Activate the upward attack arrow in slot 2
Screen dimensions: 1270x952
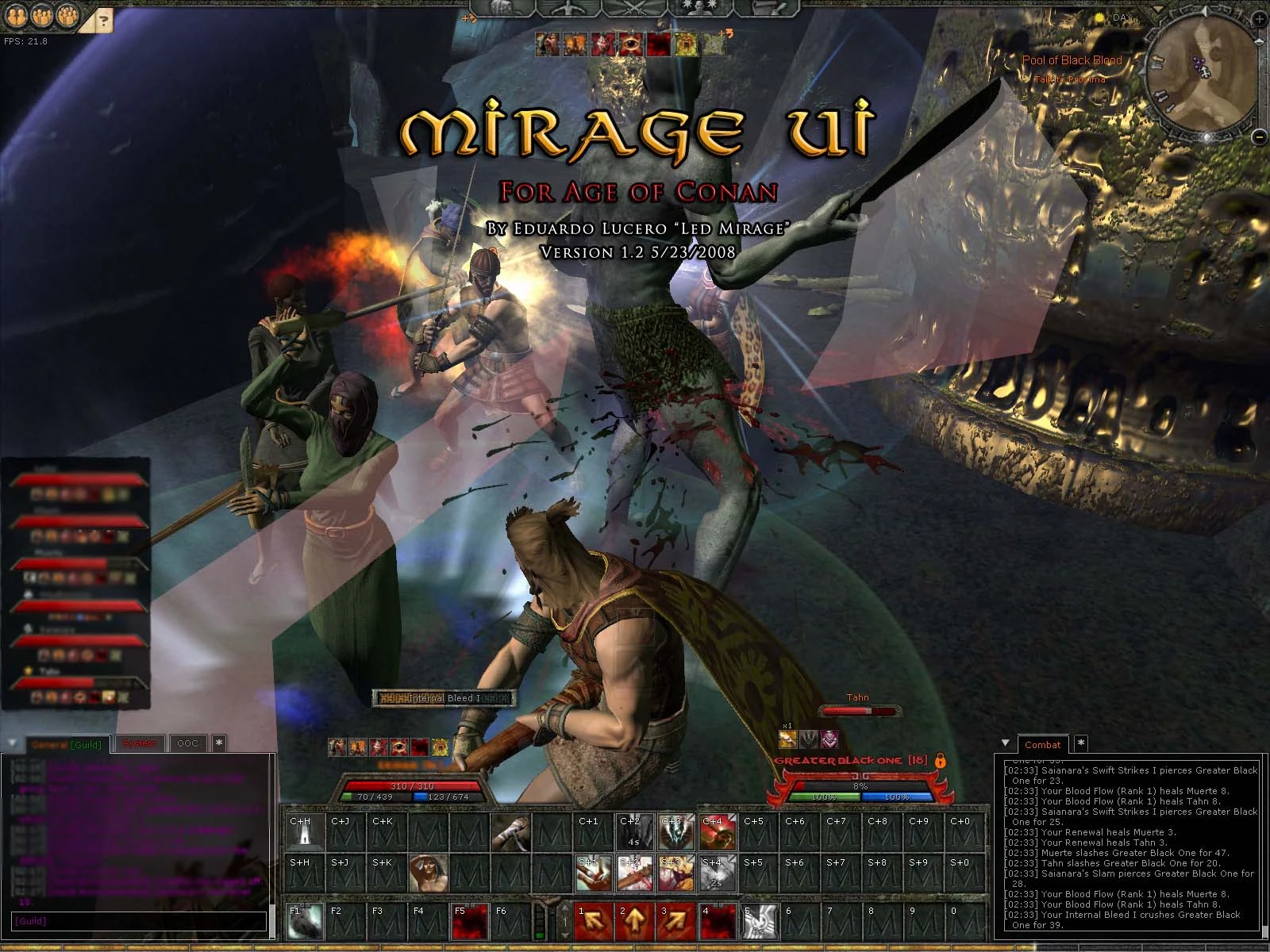click(634, 921)
